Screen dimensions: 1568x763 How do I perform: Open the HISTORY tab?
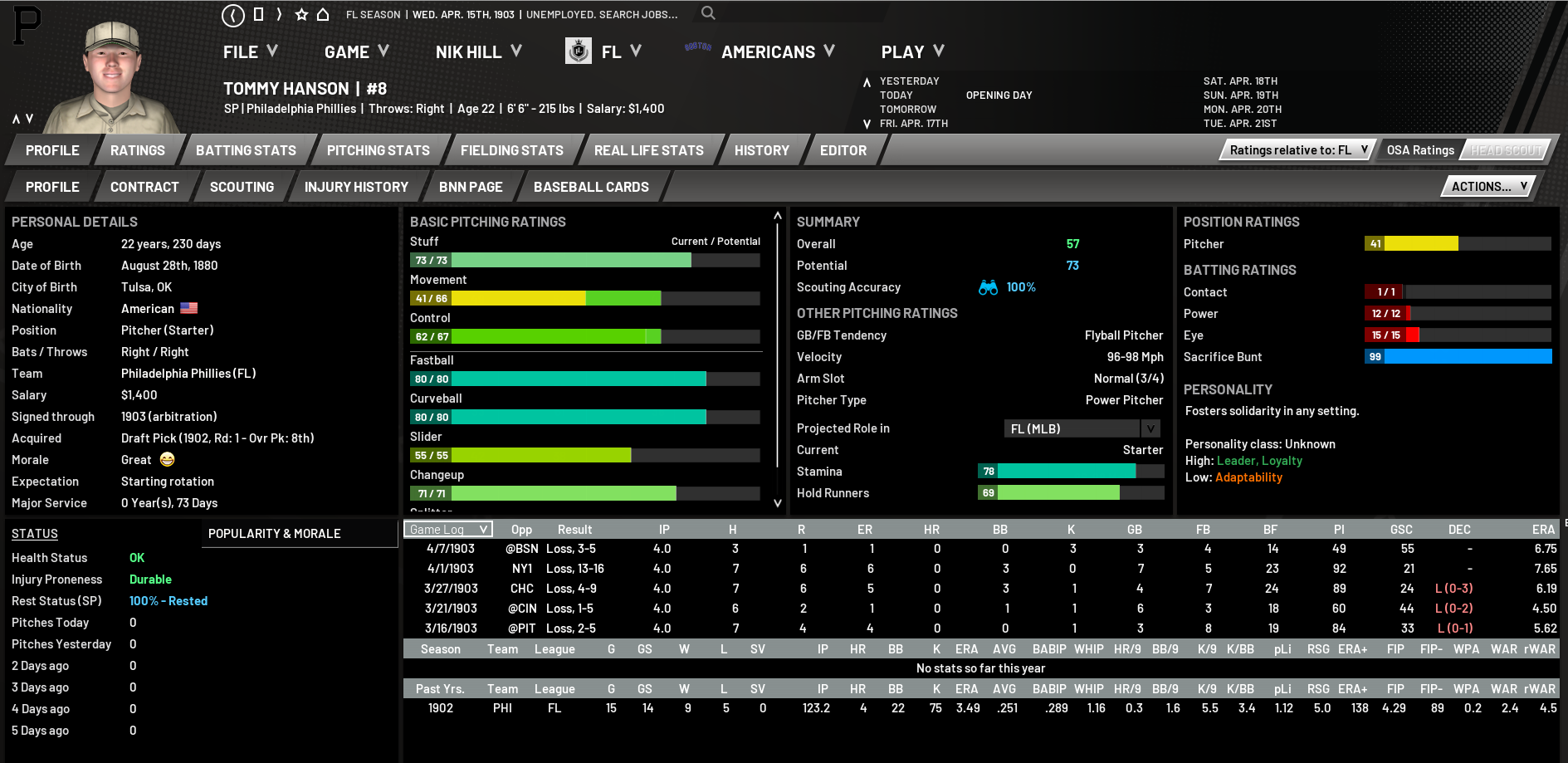tap(761, 150)
